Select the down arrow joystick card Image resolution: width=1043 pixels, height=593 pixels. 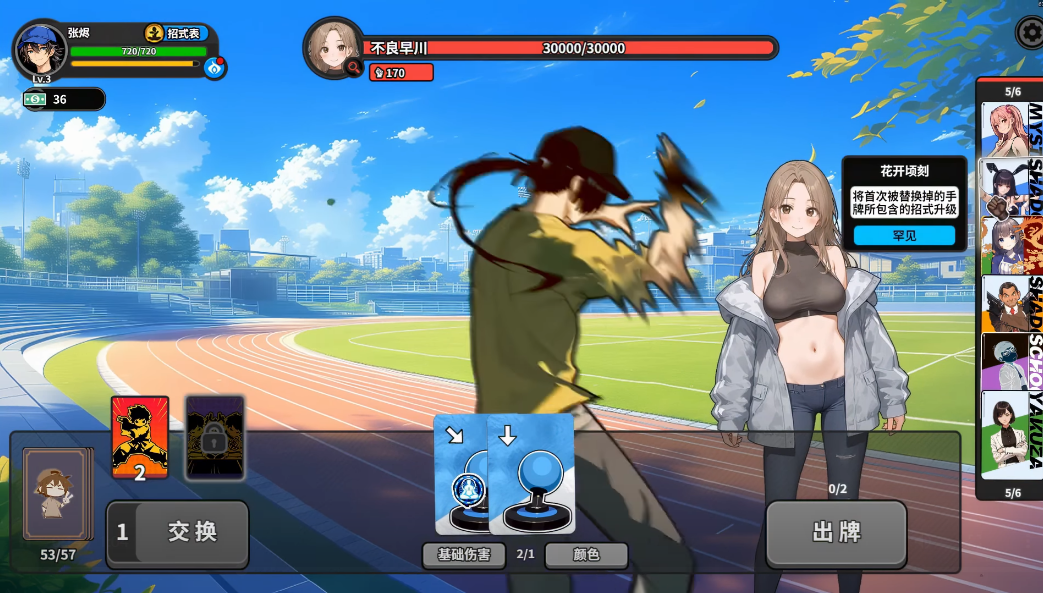coord(532,472)
